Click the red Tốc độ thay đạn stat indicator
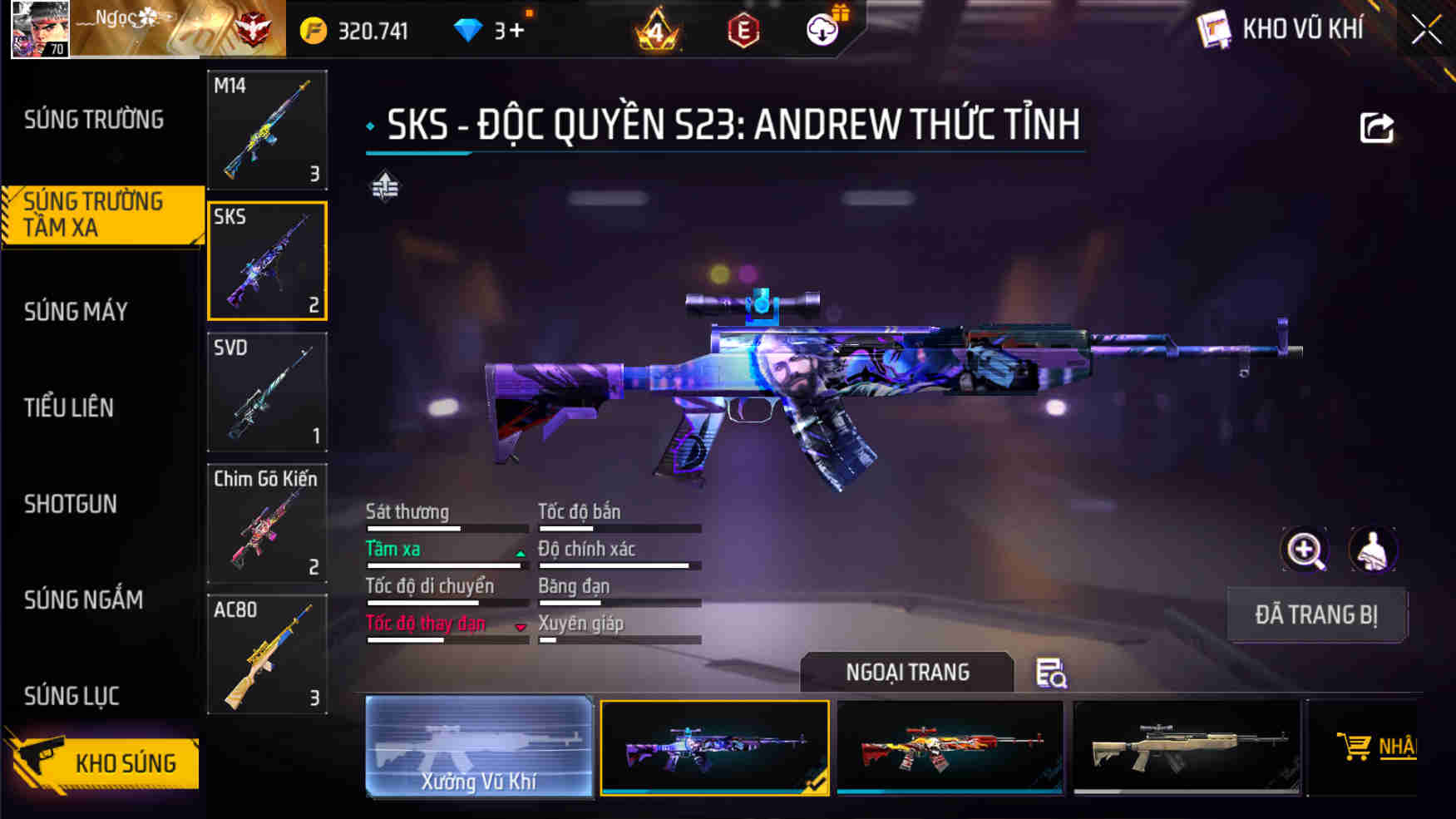 tap(426, 624)
